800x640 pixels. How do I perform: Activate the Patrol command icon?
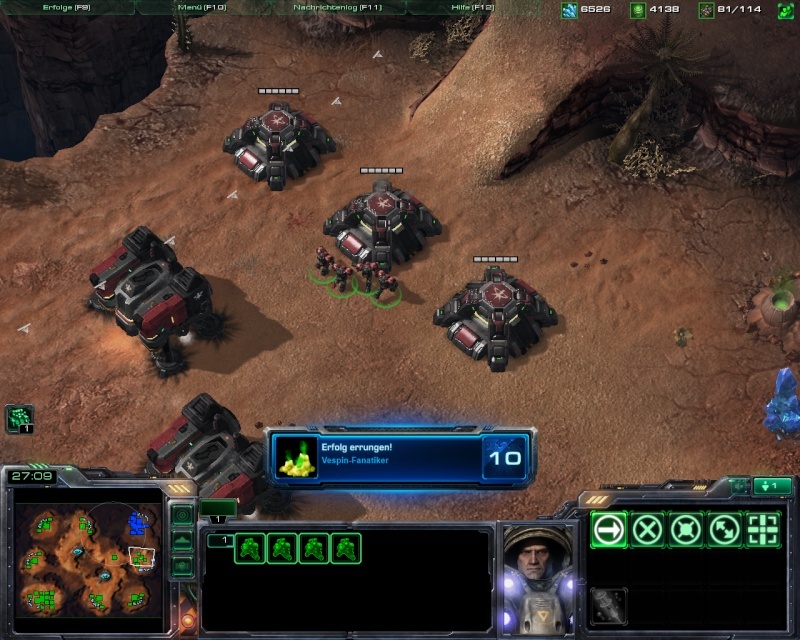click(726, 528)
